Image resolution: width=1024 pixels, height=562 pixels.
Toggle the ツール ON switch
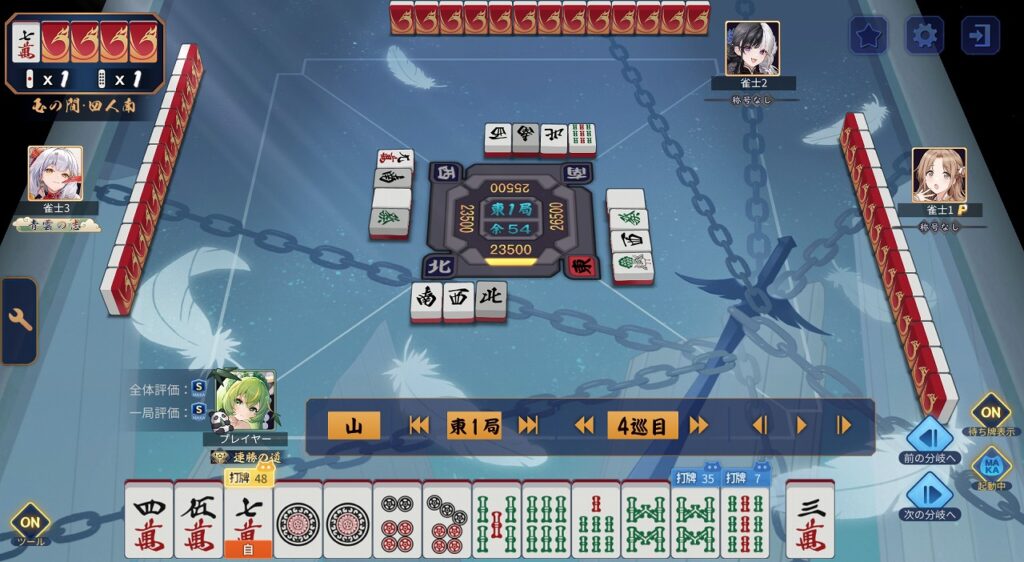pos(30,522)
